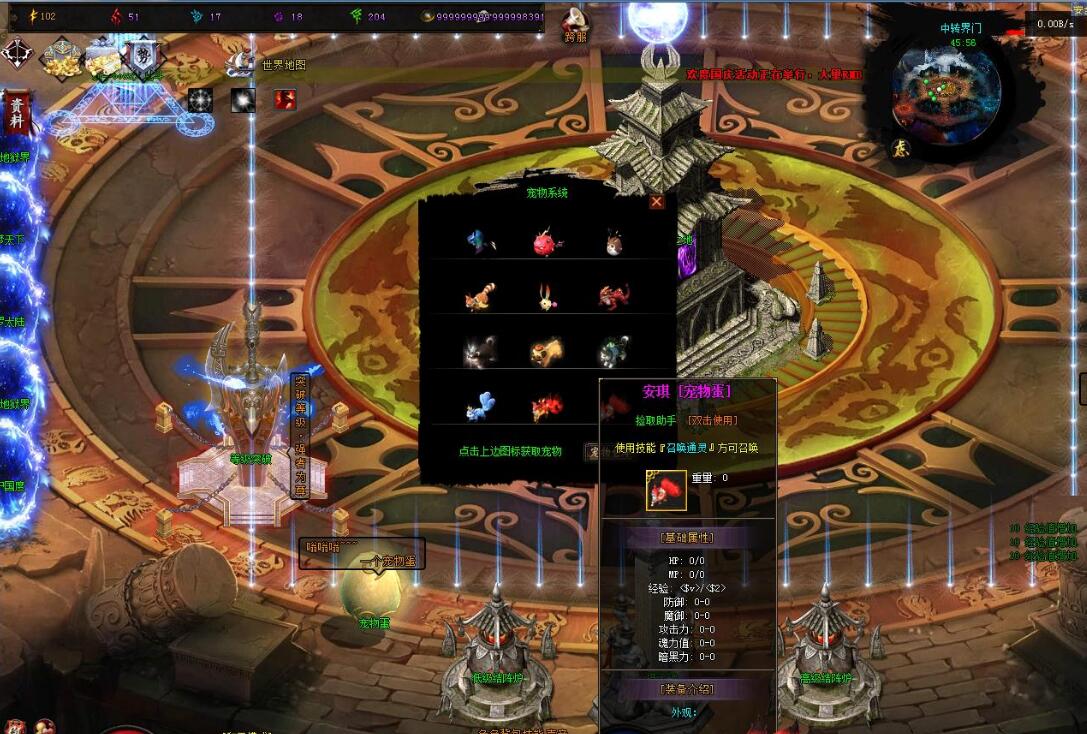Activate the red flame skill icon
The height and width of the screenshot is (734, 1087).
pos(285,99)
